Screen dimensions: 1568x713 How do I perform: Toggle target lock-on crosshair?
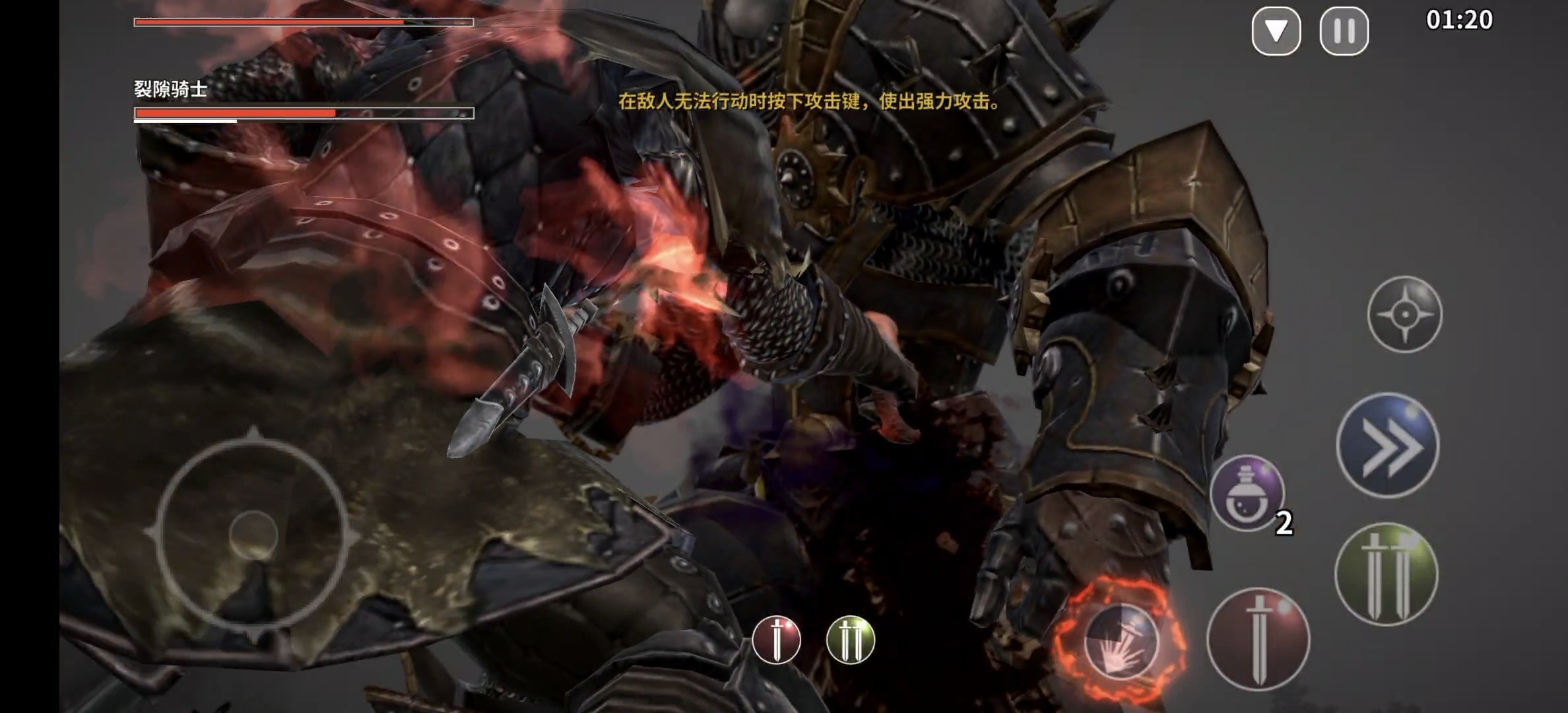[x=1404, y=314]
